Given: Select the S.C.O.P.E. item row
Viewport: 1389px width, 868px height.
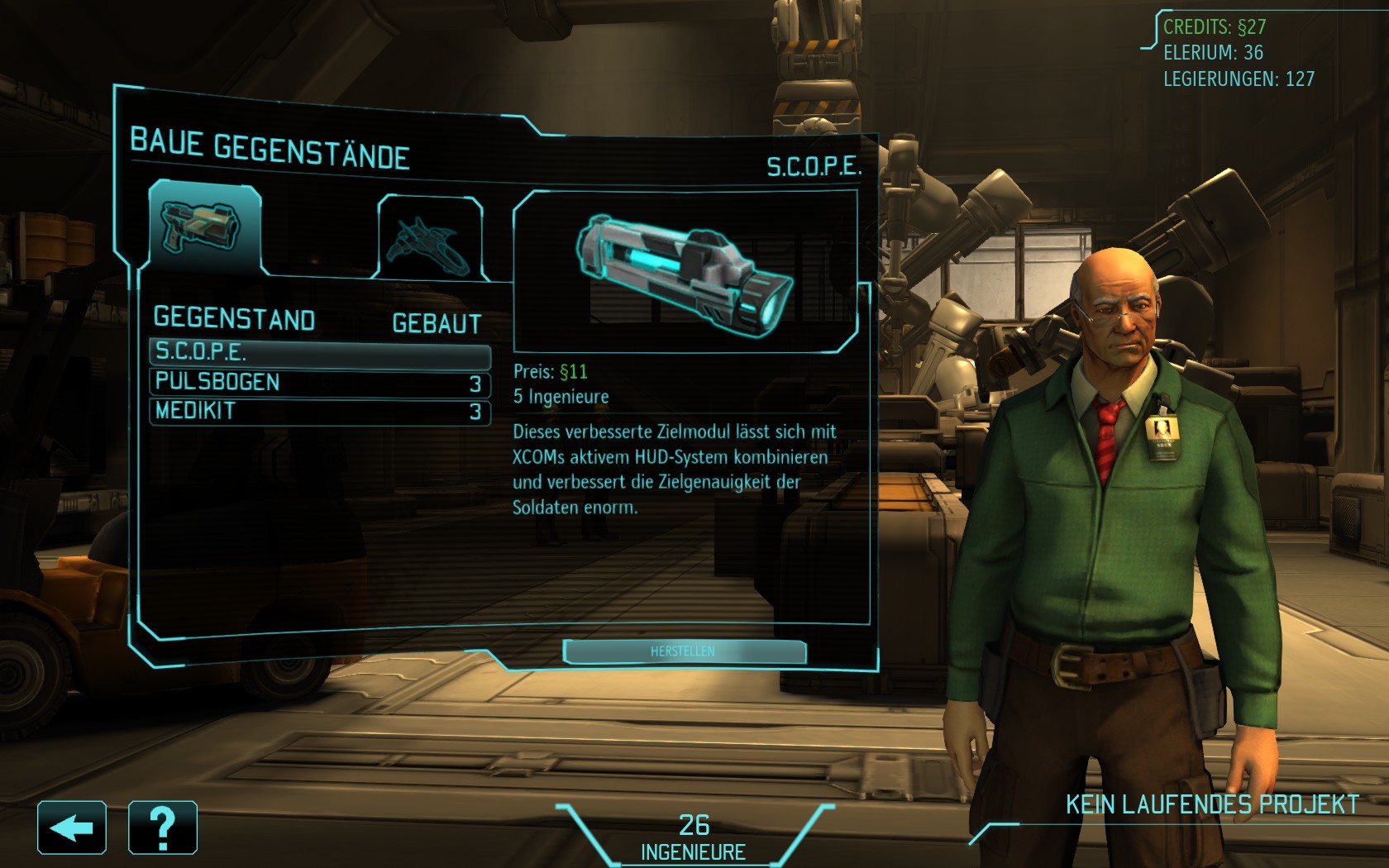Looking at the screenshot, I should 319,352.
